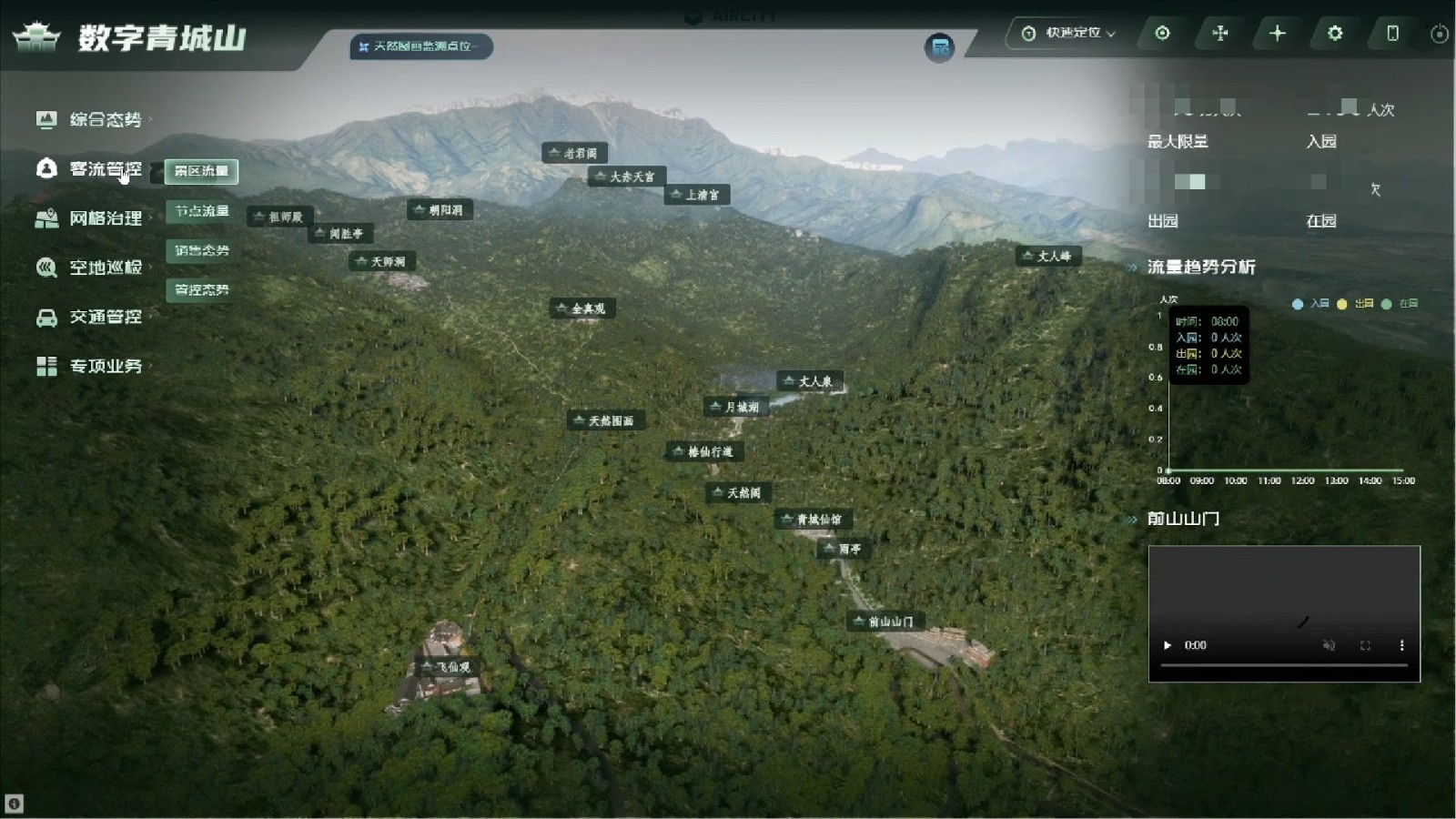Open the 网格治理 section
The height and width of the screenshot is (819, 1456).
[105, 218]
